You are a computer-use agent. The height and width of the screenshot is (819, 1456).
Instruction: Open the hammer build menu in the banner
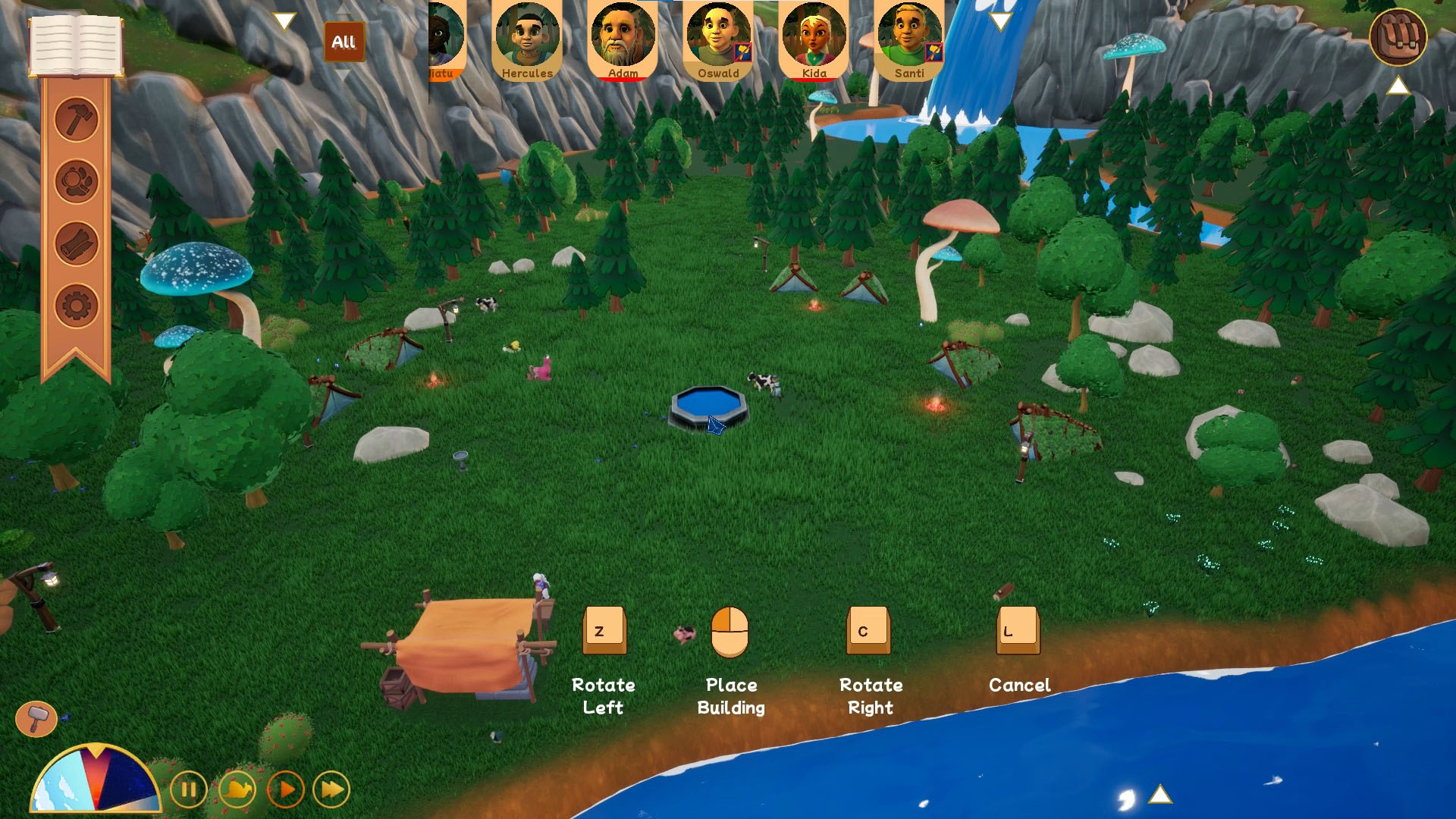point(77,119)
